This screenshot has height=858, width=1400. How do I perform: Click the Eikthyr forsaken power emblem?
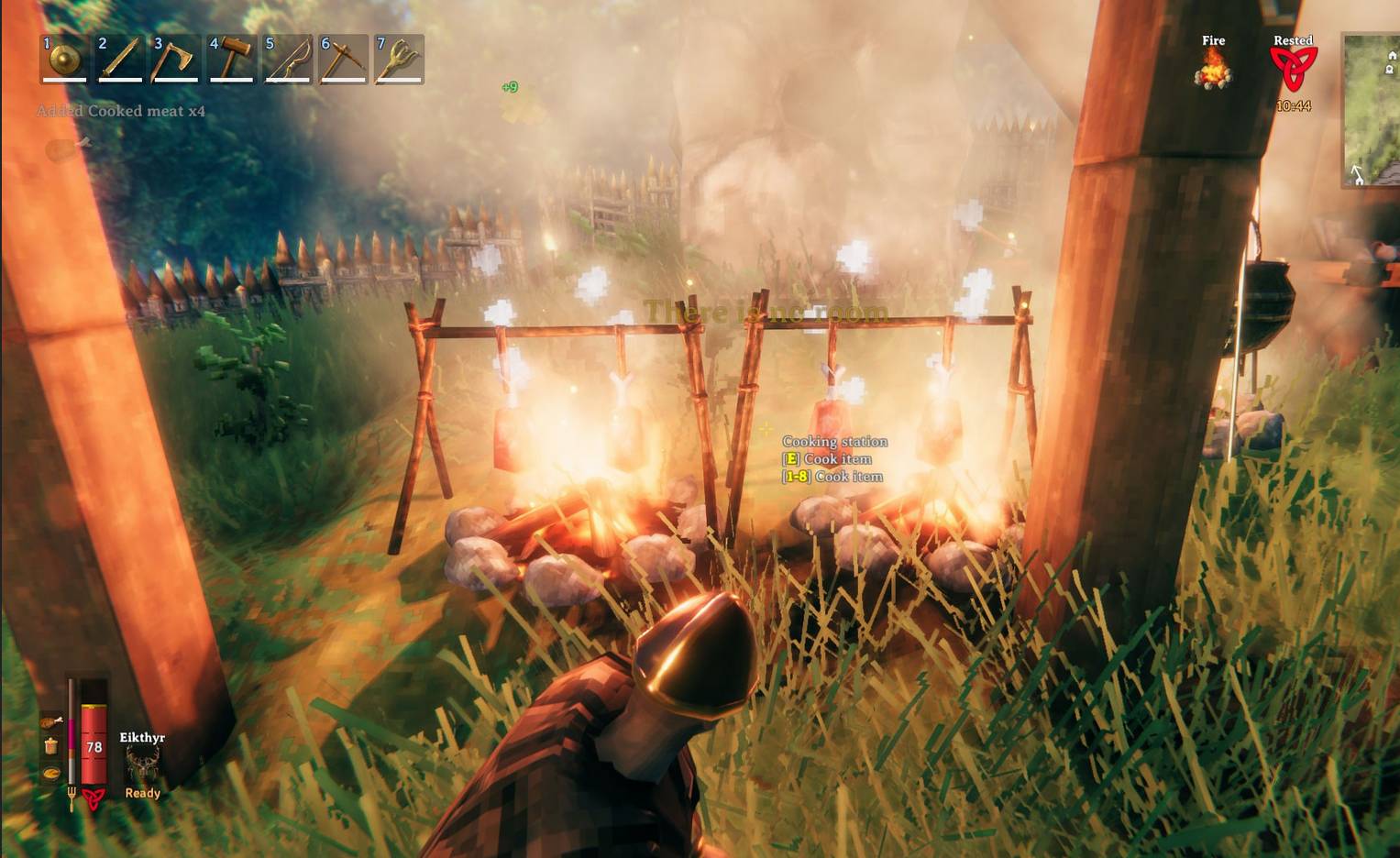tap(142, 759)
